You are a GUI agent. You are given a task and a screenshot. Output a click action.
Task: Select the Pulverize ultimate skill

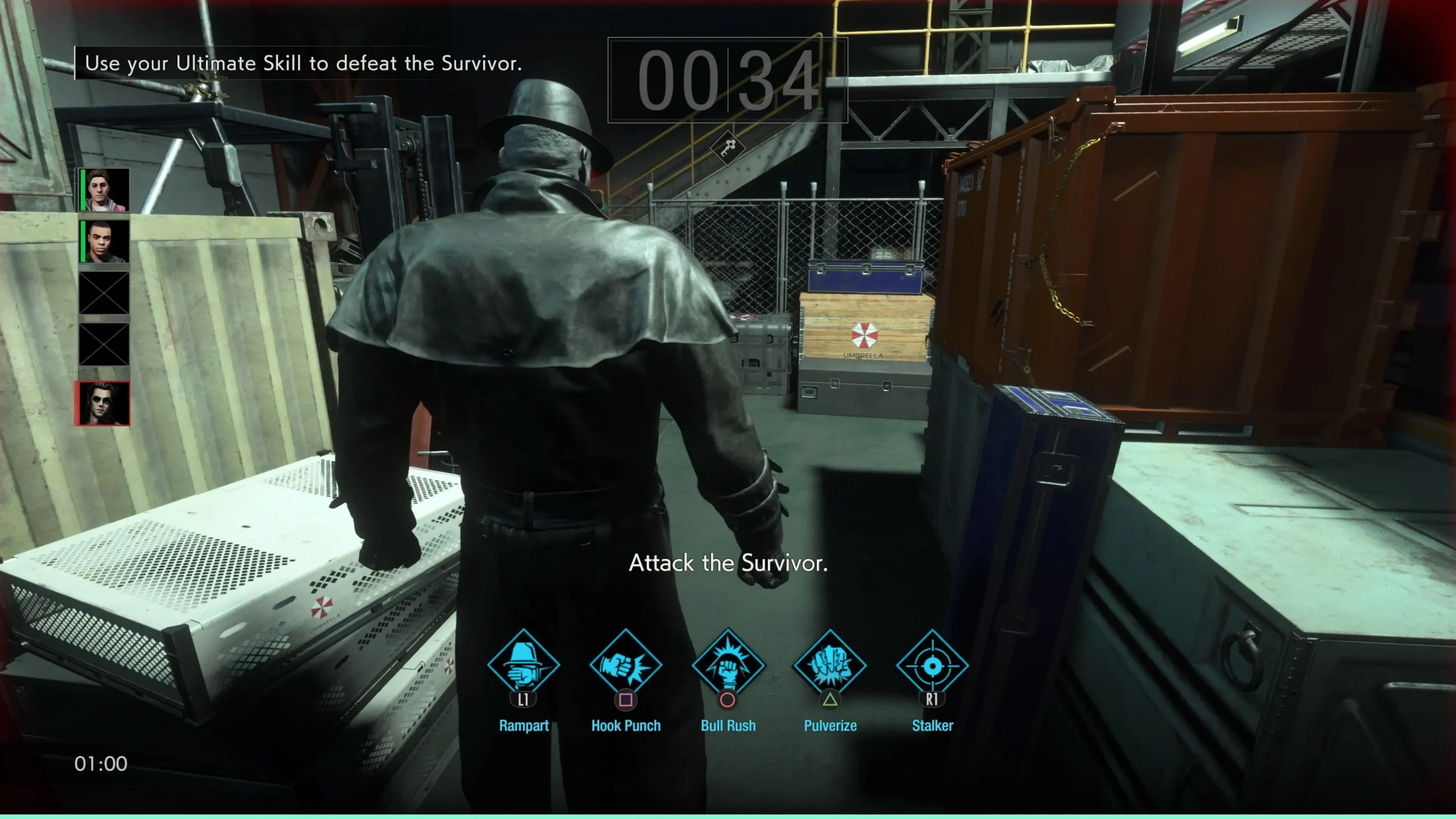[x=830, y=664]
